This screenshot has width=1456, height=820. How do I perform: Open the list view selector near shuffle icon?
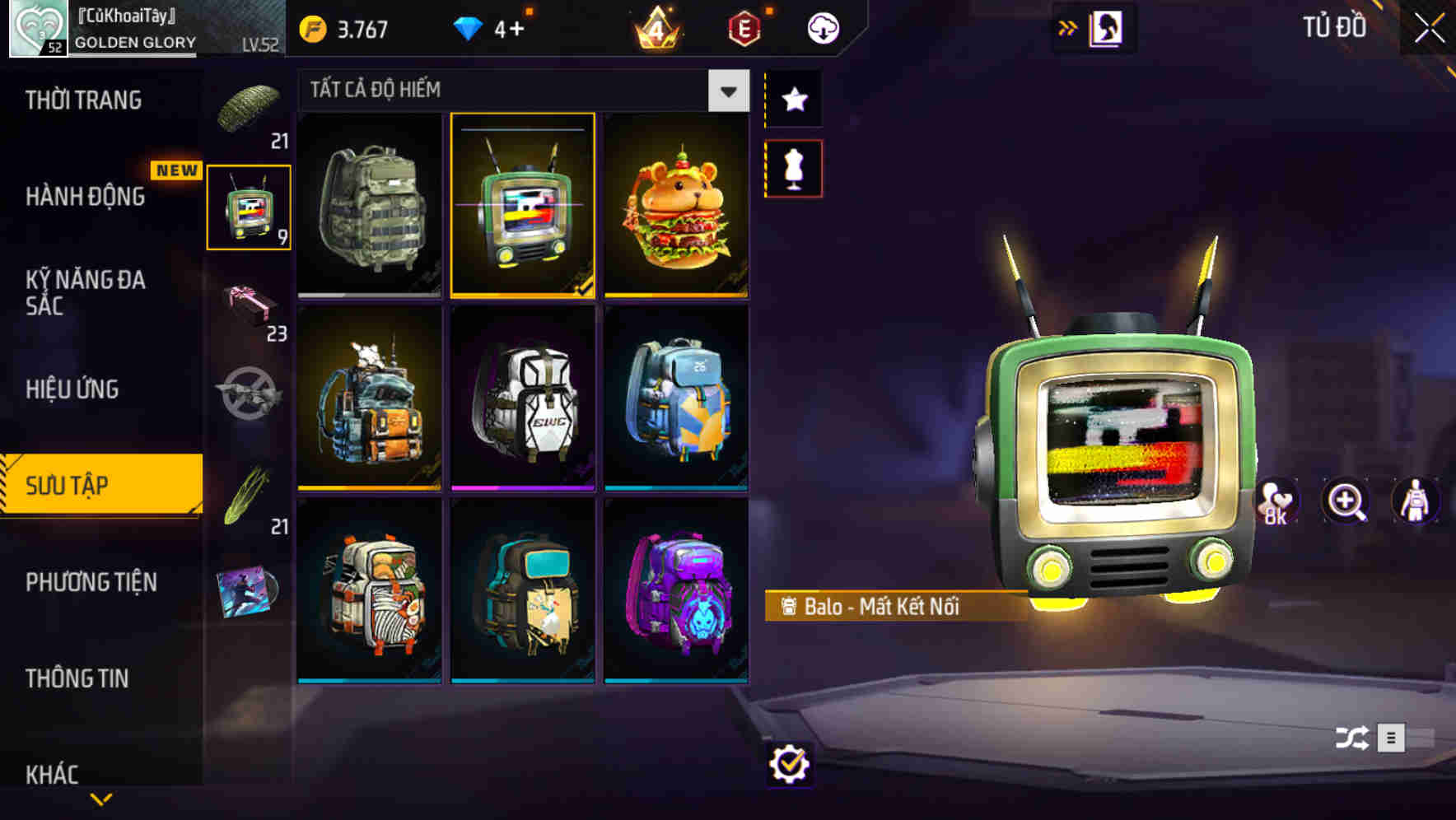[1392, 738]
